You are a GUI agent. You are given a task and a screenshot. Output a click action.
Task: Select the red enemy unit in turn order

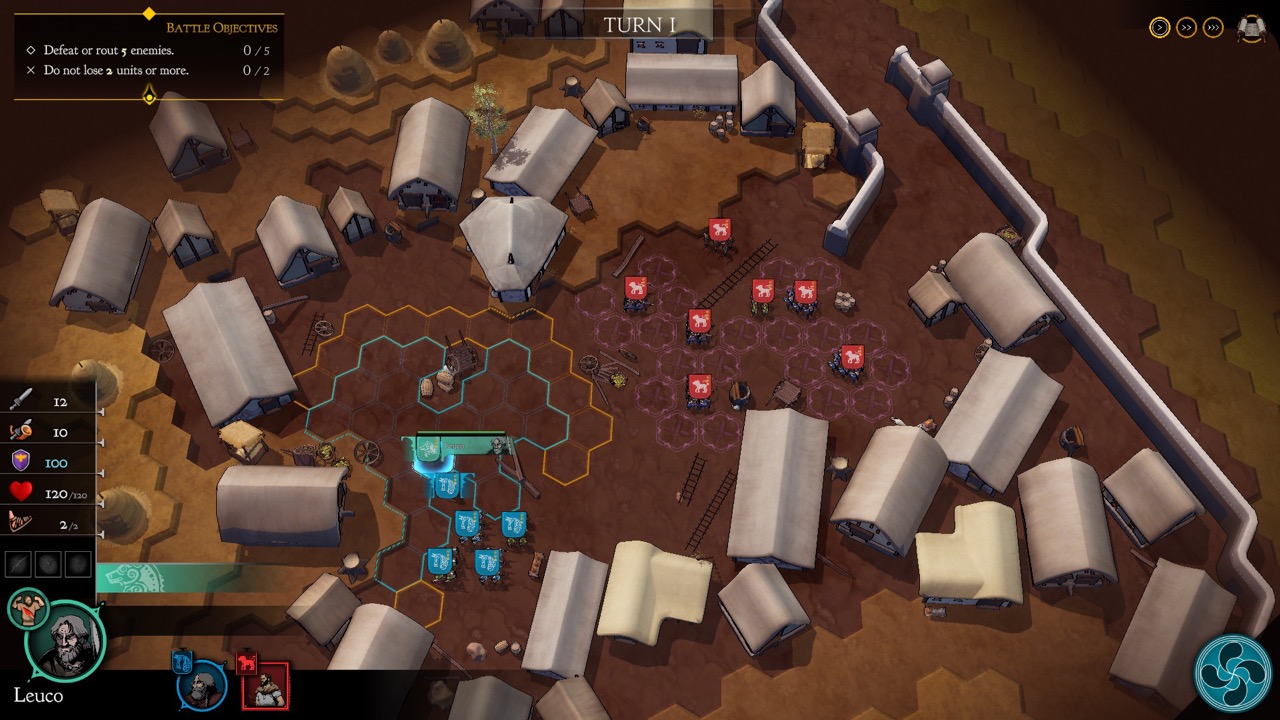tap(266, 685)
